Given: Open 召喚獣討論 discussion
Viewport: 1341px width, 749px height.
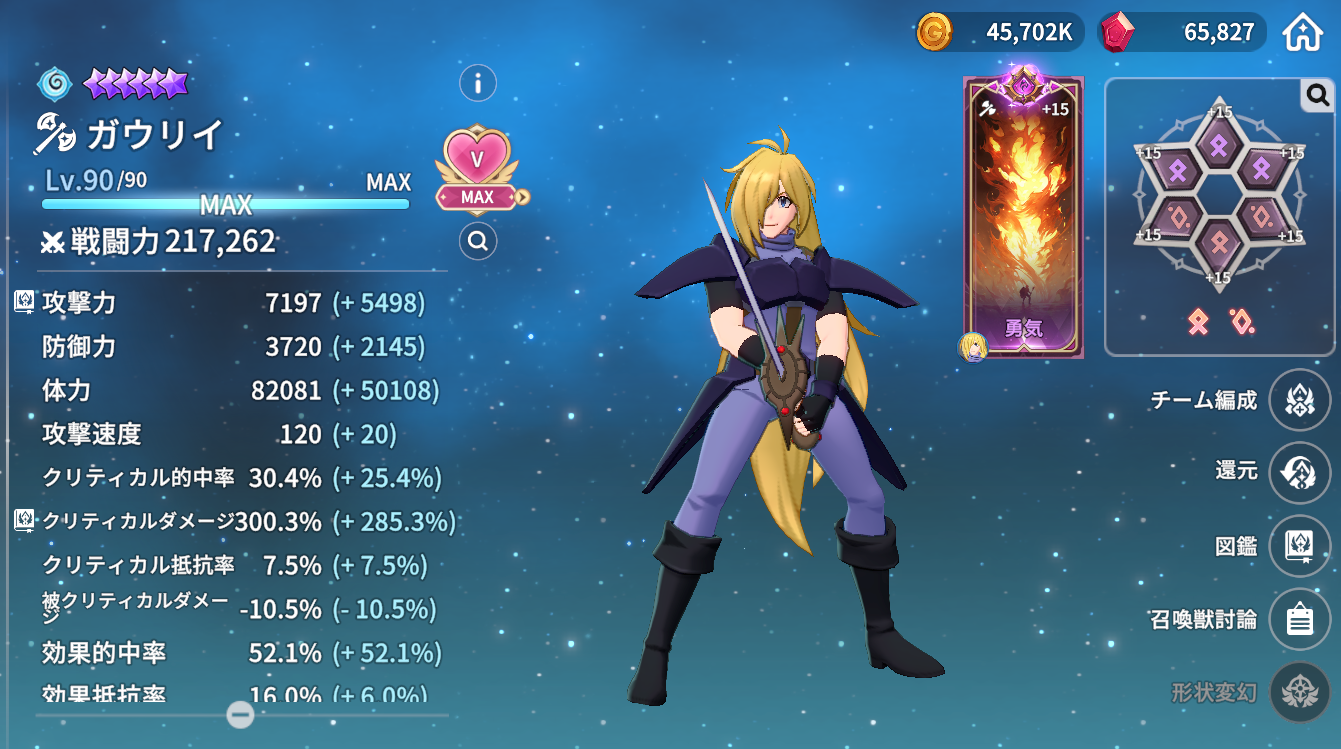Looking at the screenshot, I should click(1299, 620).
